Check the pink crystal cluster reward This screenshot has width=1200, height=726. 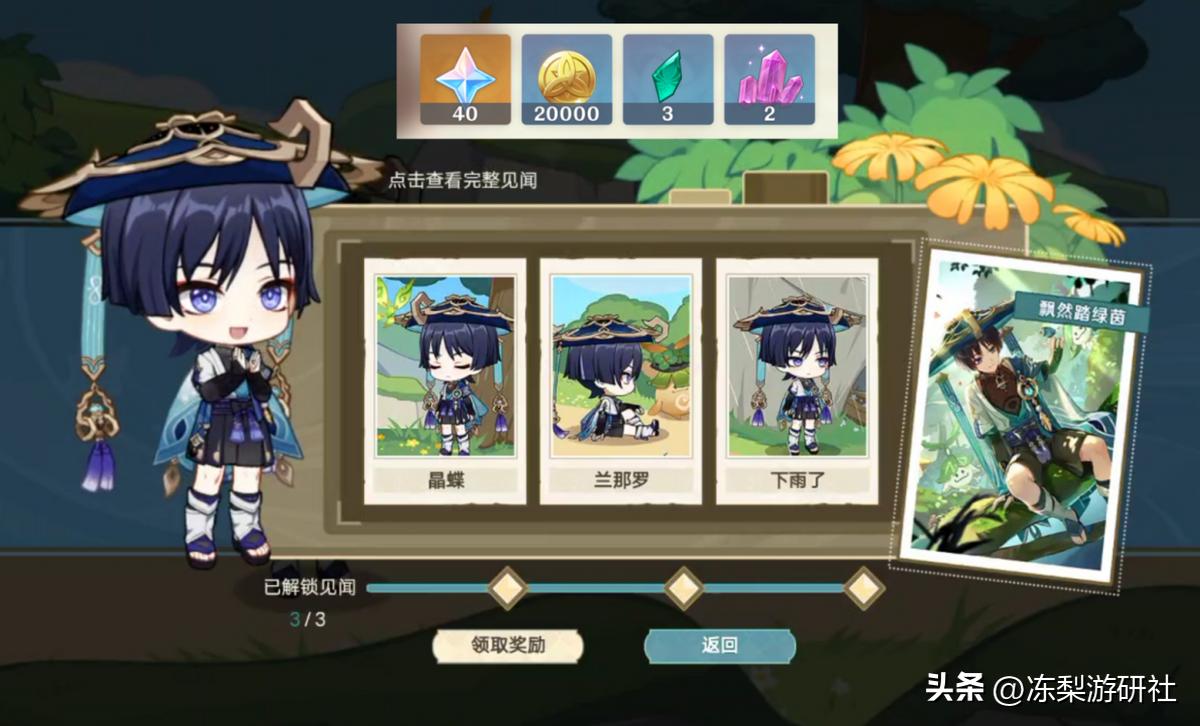768,79
